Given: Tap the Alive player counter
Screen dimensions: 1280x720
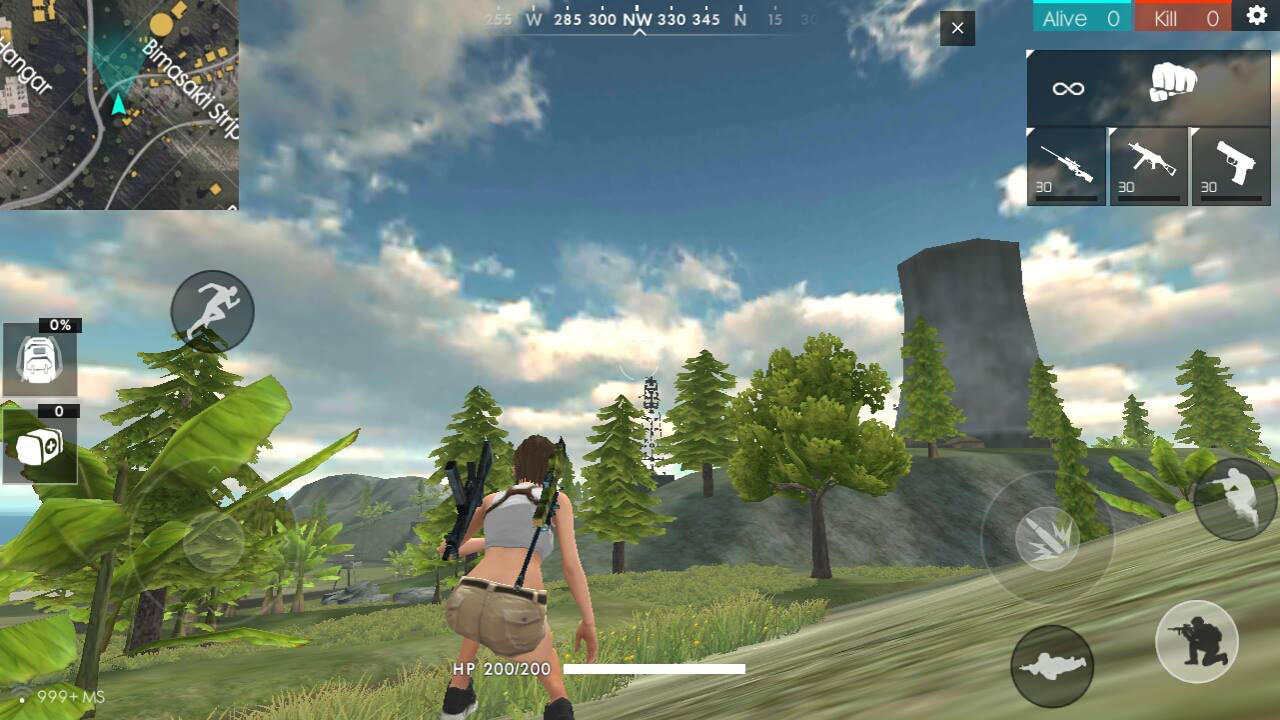Looking at the screenshot, I should click(x=1081, y=17).
